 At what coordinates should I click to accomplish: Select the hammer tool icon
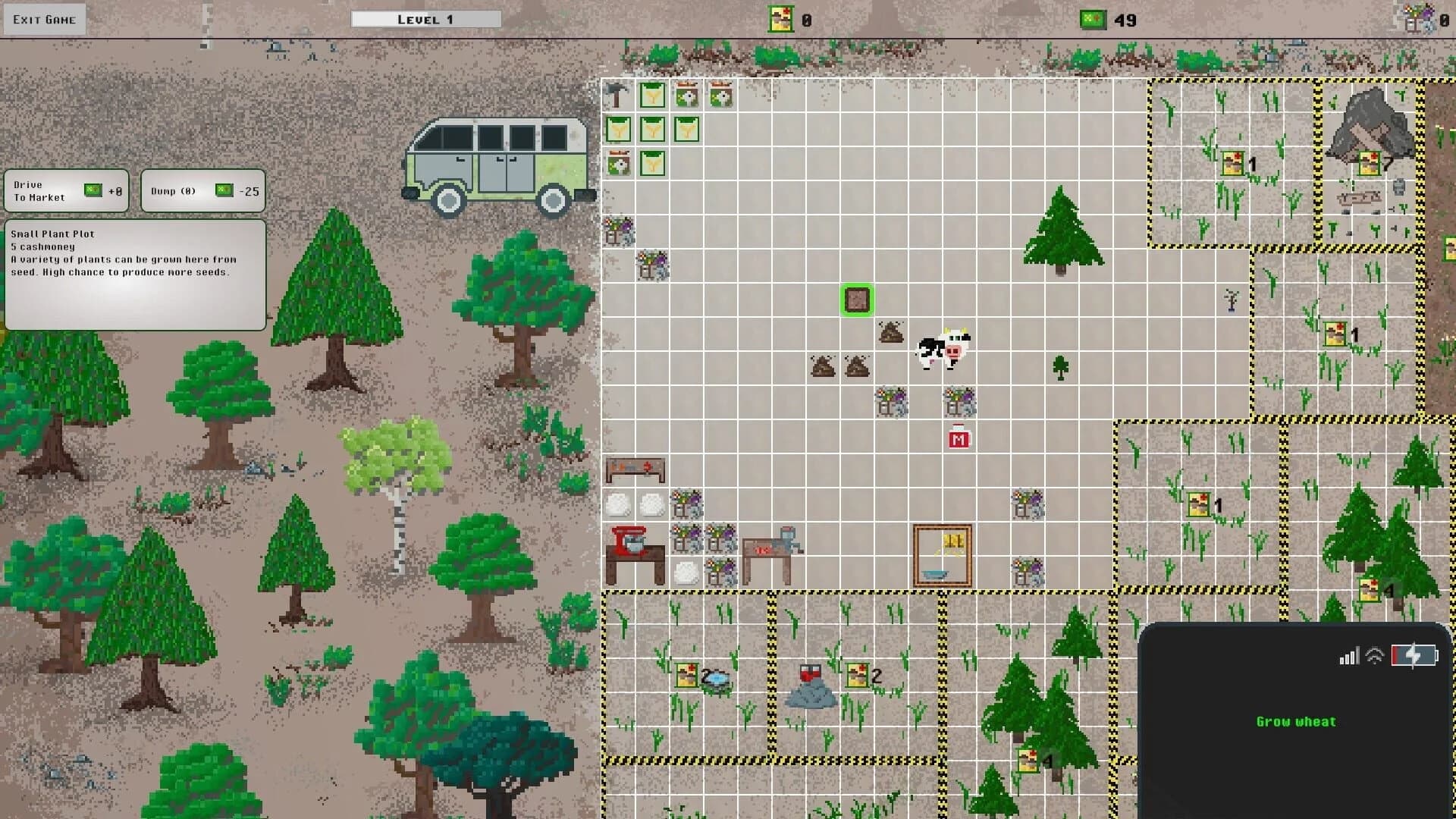click(x=617, y=96)
